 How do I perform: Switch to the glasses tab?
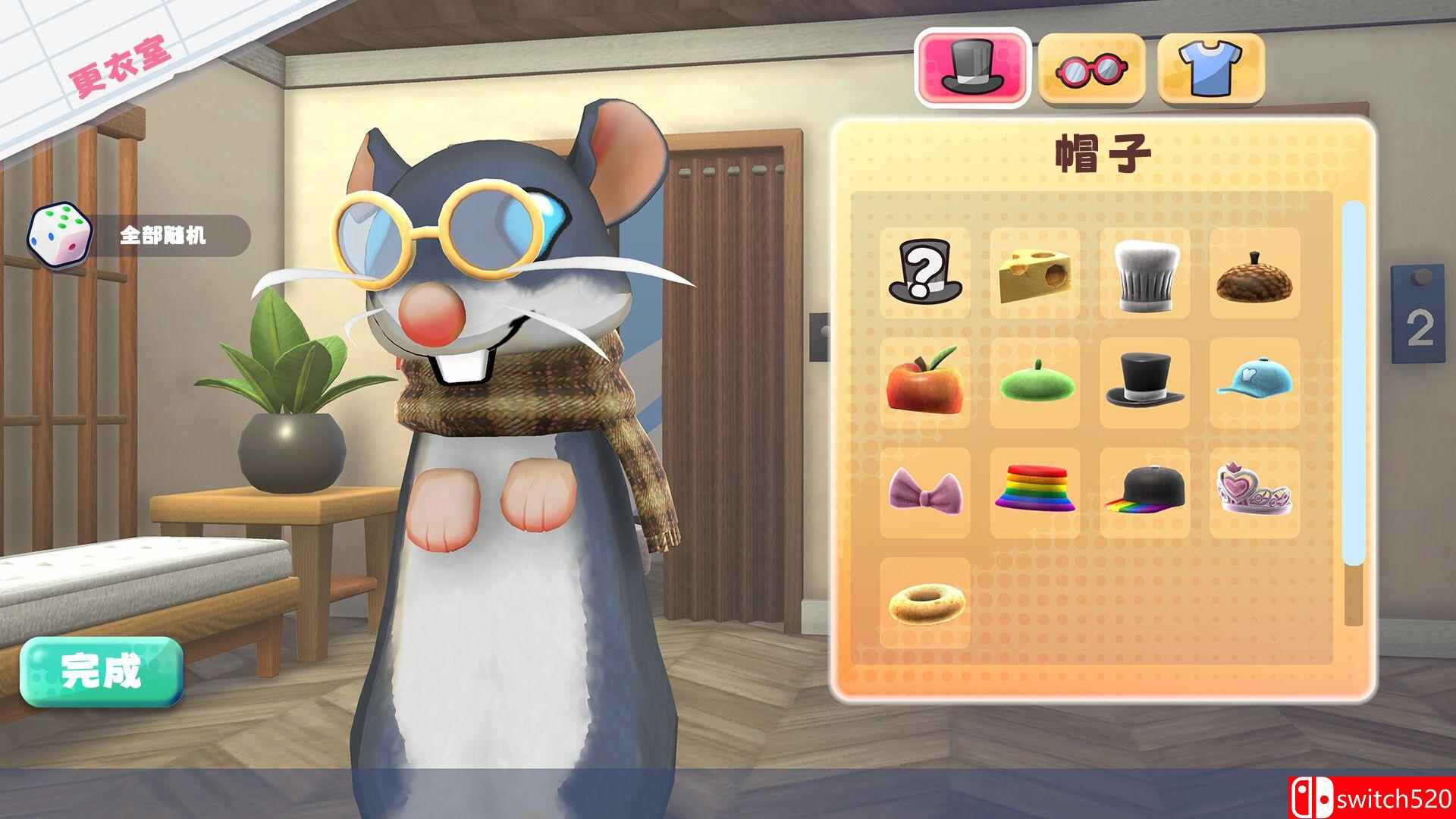tap(1092, 67)
